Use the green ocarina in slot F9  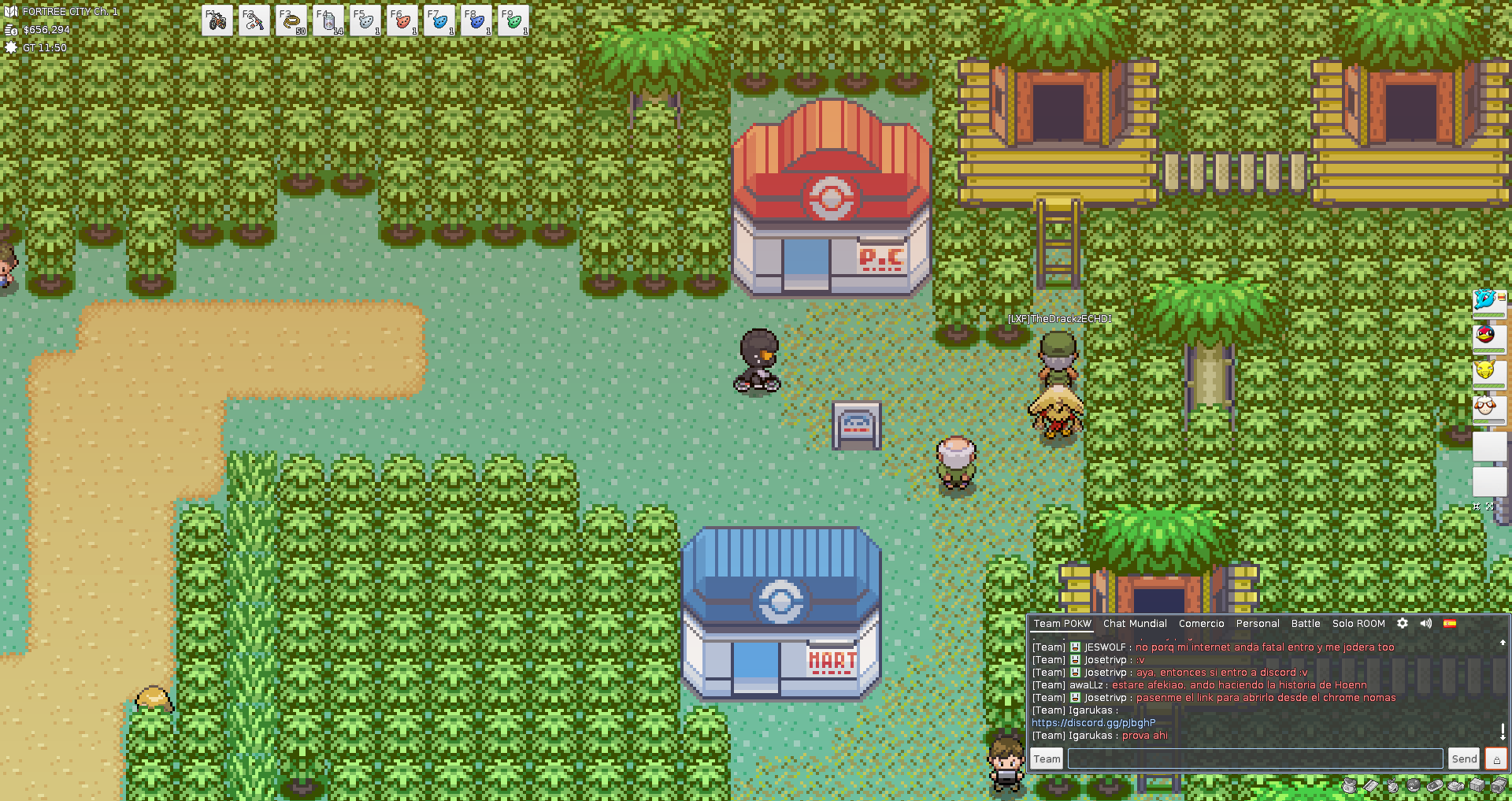pyautogui.click(x=513, y=21)
